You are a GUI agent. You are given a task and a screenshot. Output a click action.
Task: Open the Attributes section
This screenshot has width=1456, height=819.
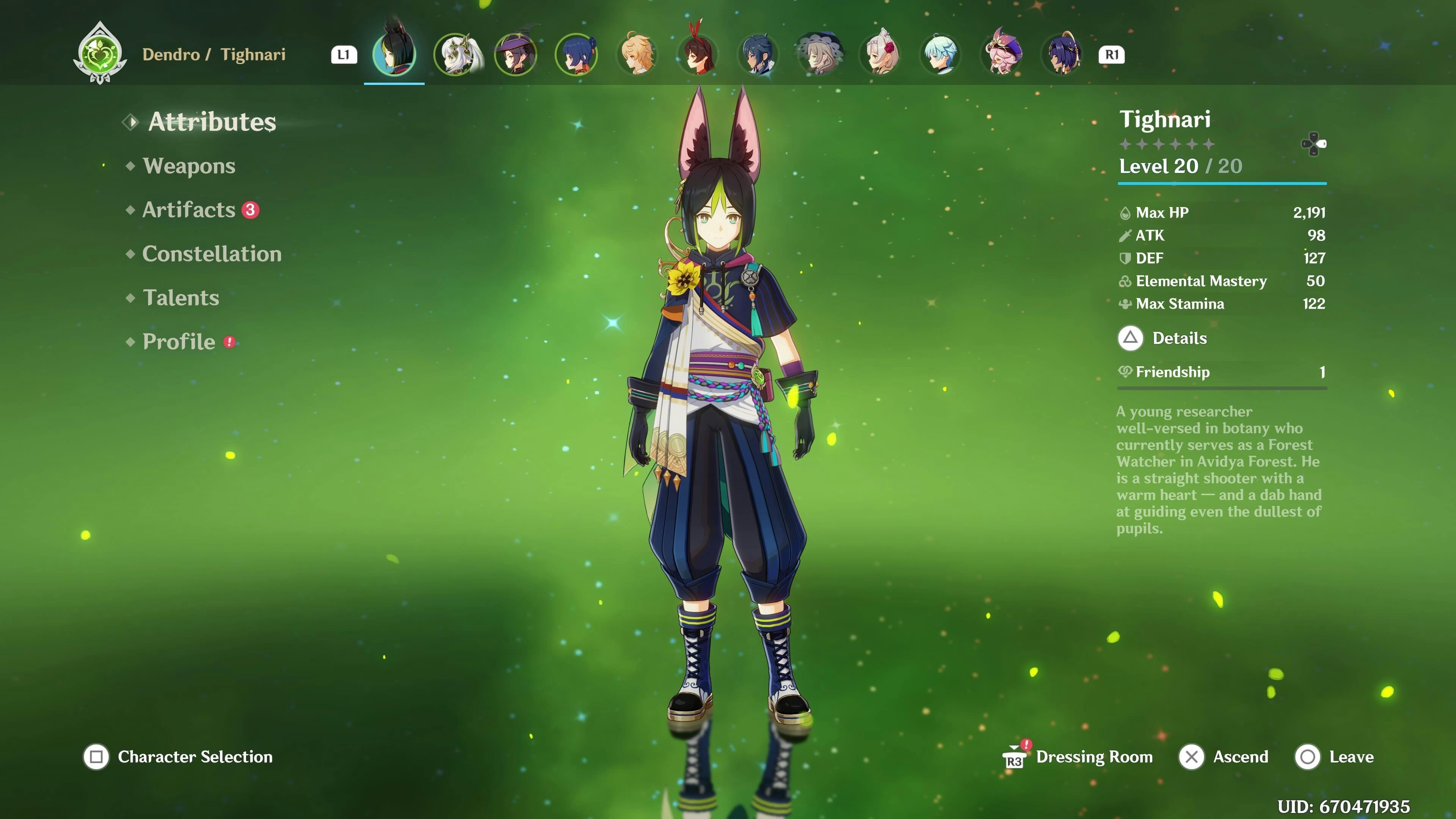point(212,122)
